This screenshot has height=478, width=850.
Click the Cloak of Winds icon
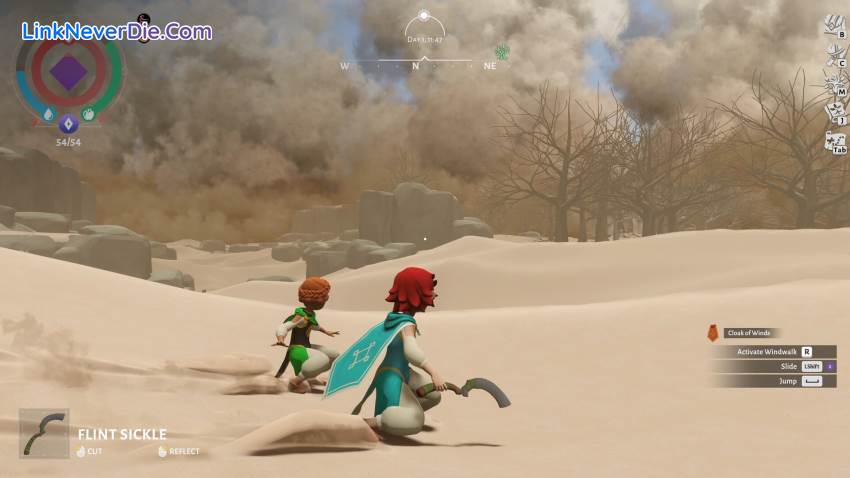[713, 333]
